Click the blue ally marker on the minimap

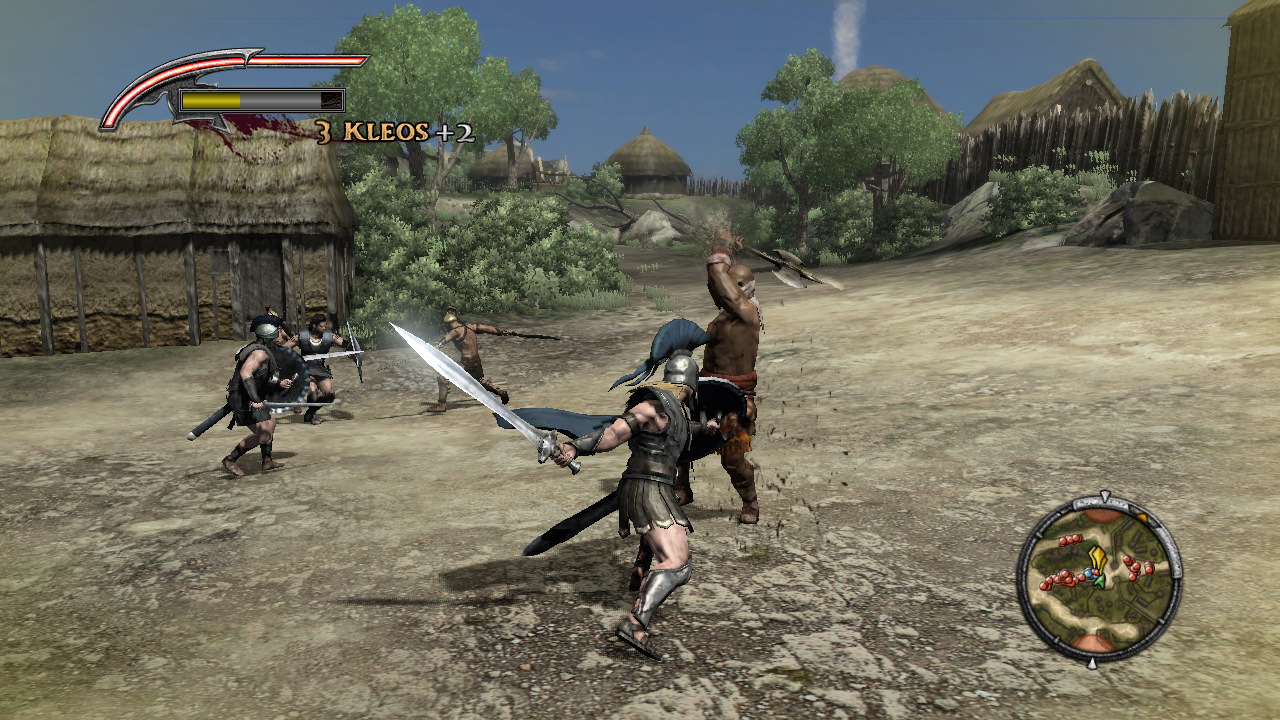(x=1089, y=573)
